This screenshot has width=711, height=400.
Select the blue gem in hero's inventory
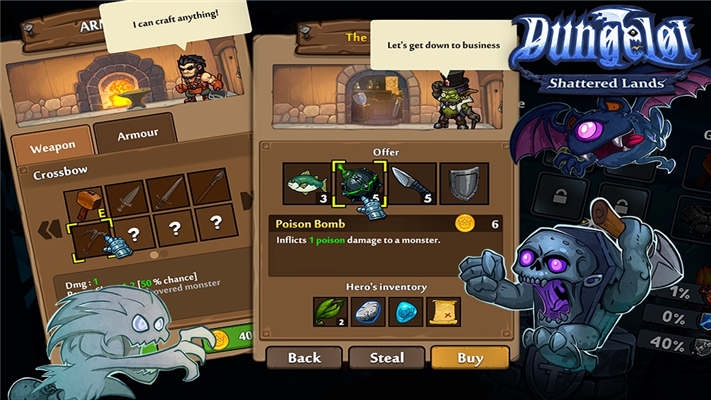click(406, 311)
